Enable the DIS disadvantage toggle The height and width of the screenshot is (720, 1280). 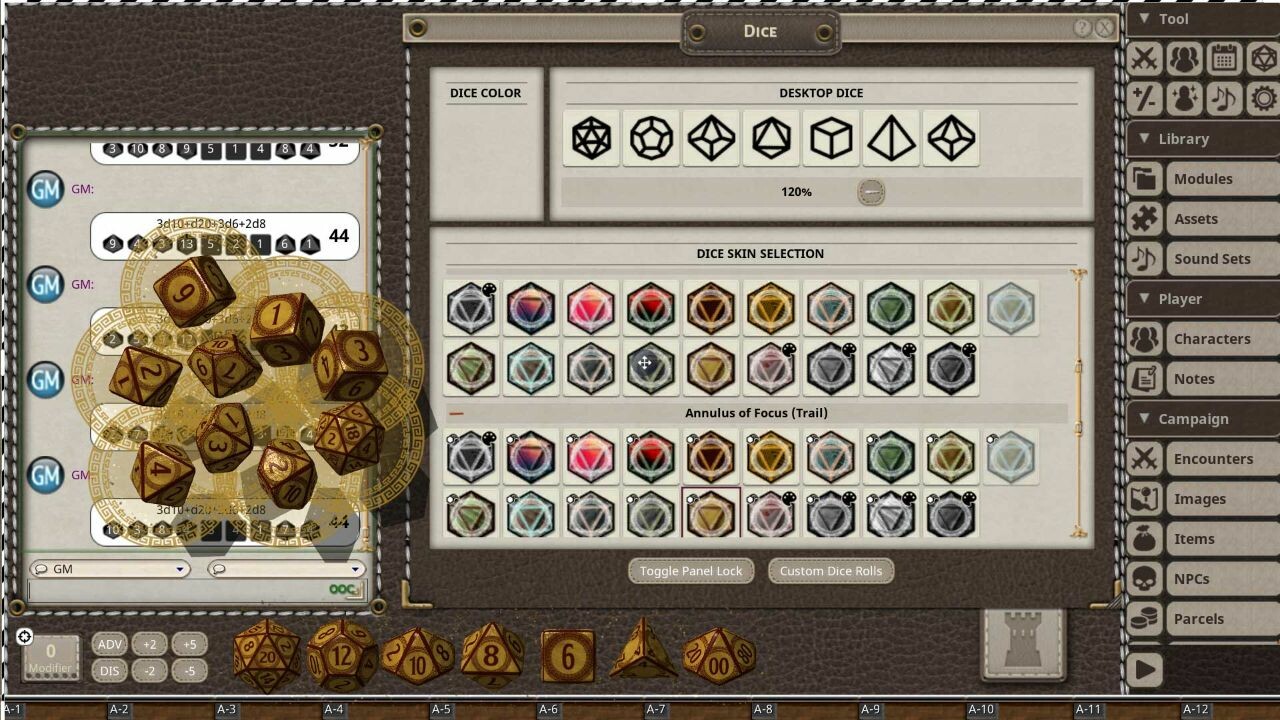pos(108,670)
